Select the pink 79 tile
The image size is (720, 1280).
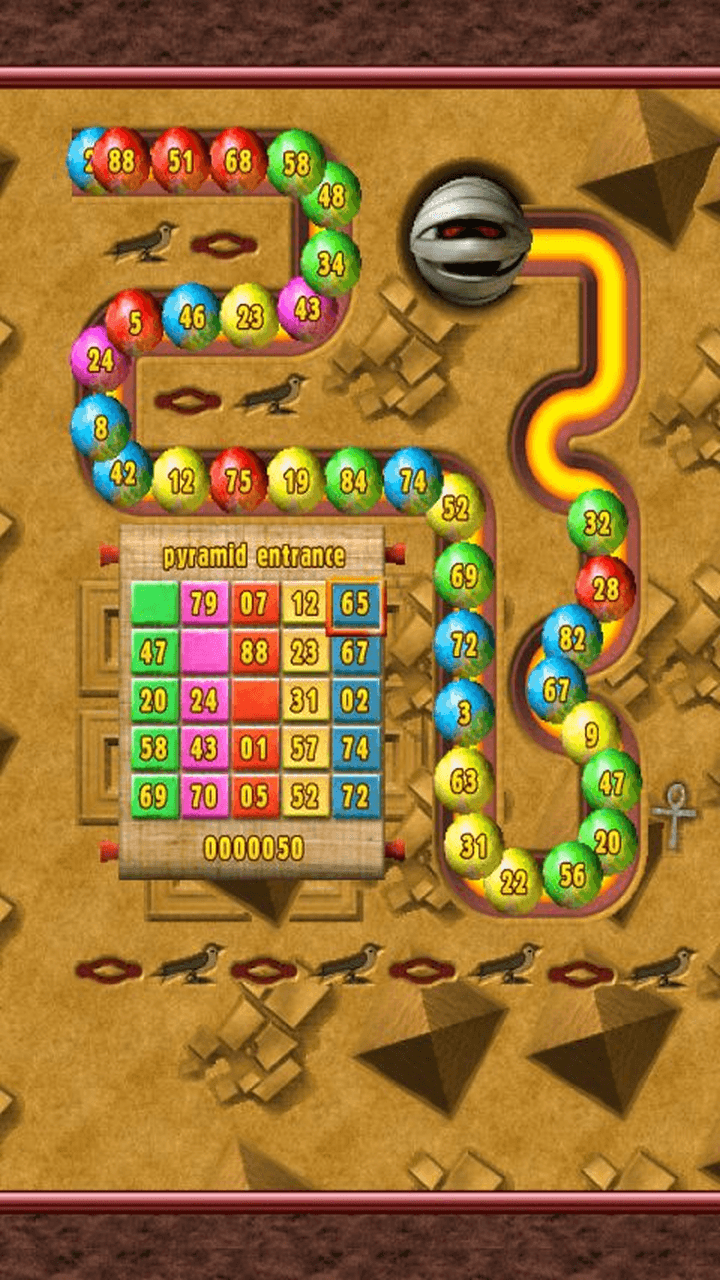[205, 604]
